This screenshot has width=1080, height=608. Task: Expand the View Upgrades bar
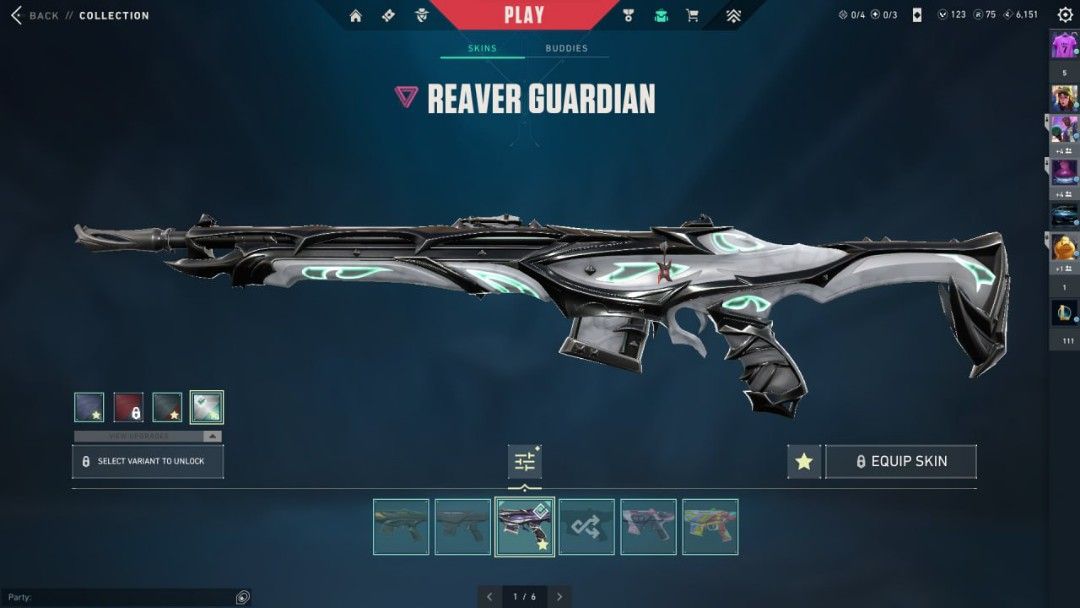click(x=148, y=436)
